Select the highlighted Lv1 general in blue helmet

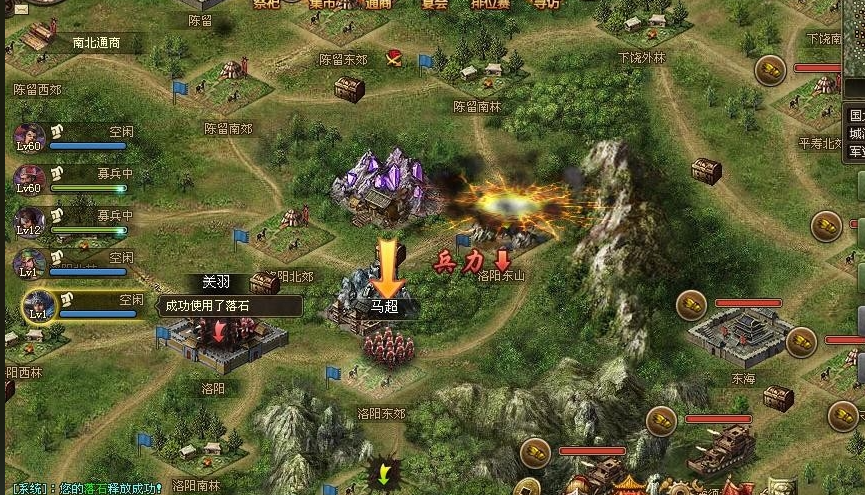(38, 304)
